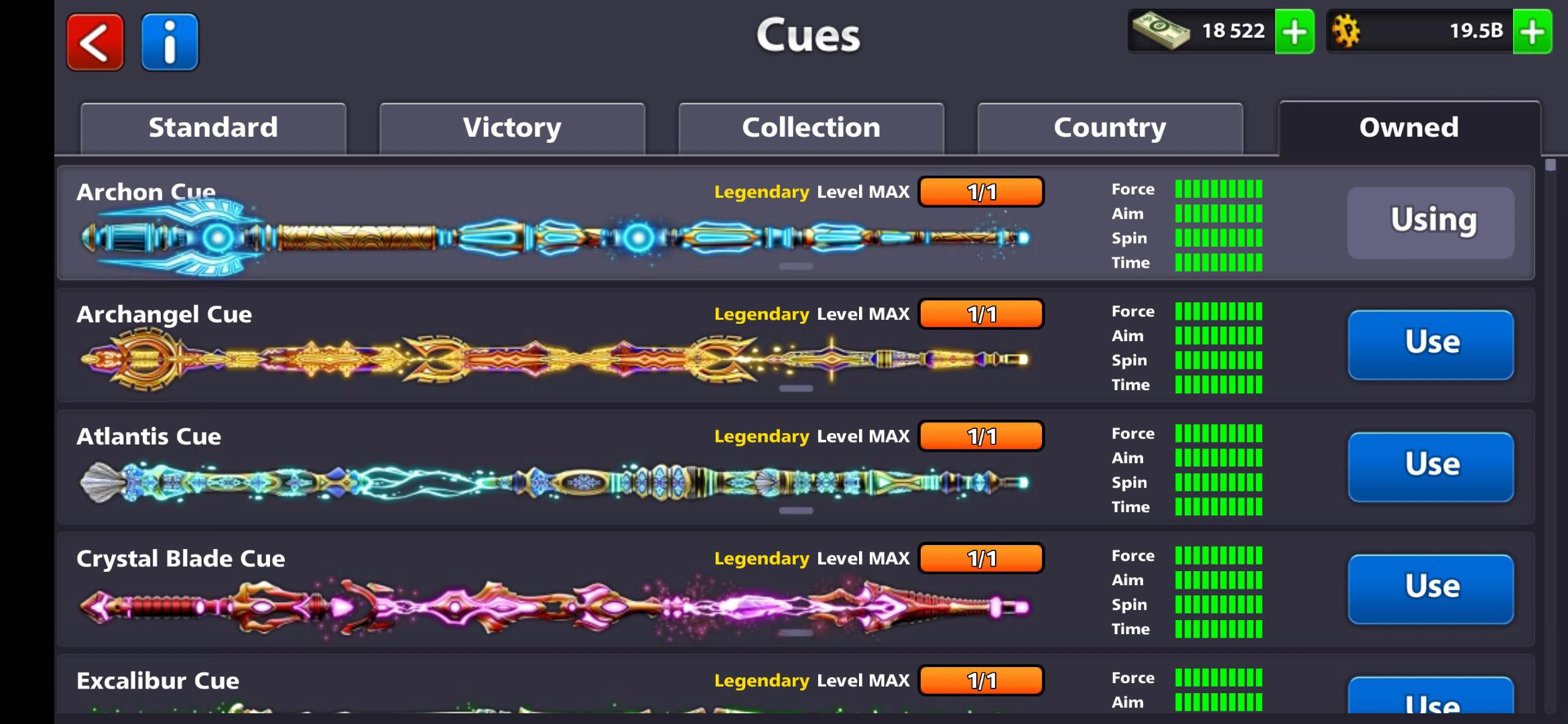Switch to the Standard tab

[213, 127]
